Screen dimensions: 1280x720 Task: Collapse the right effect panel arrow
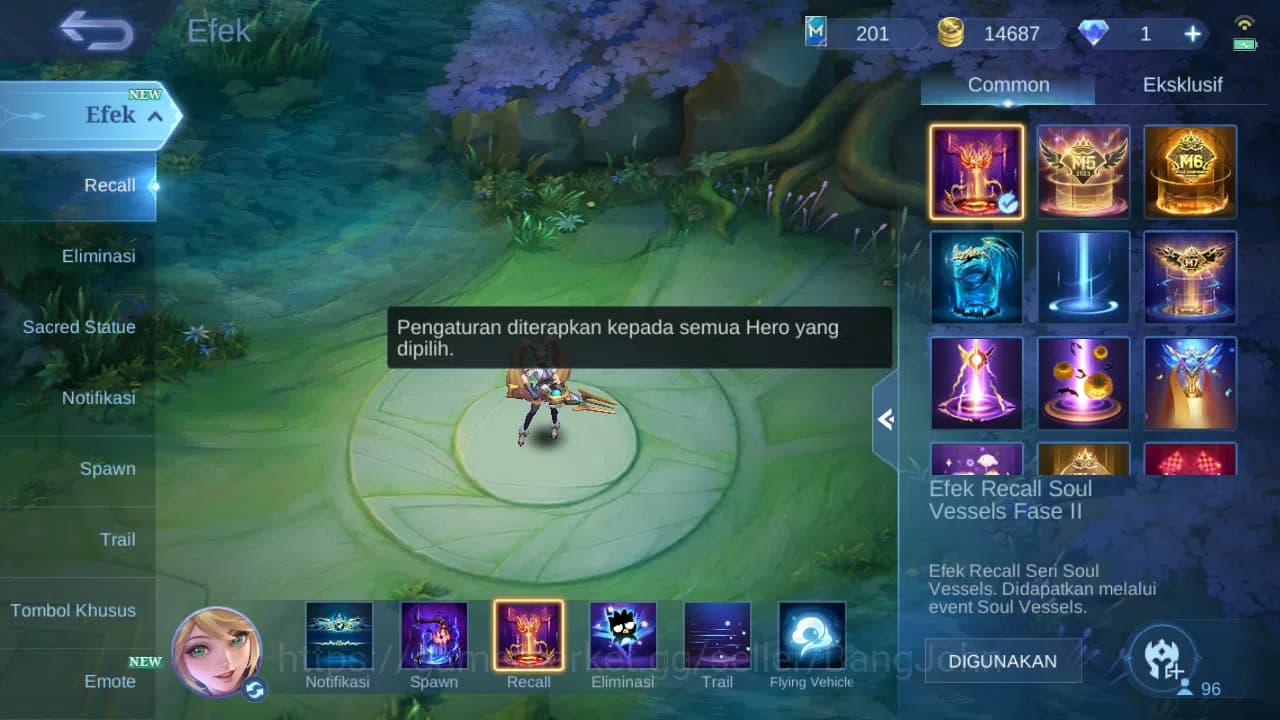click(886, 420)
